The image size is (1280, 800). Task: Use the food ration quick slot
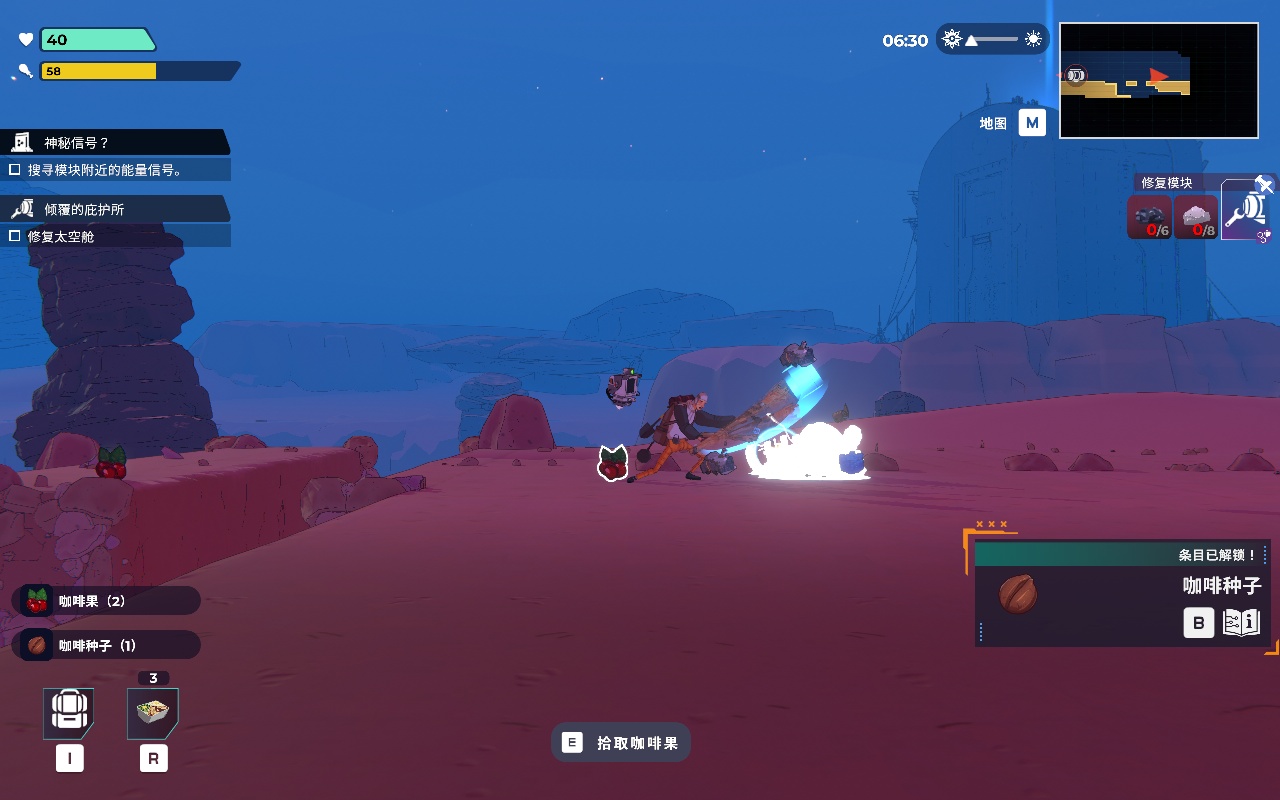pyautogui.click(x=153, y=713)
